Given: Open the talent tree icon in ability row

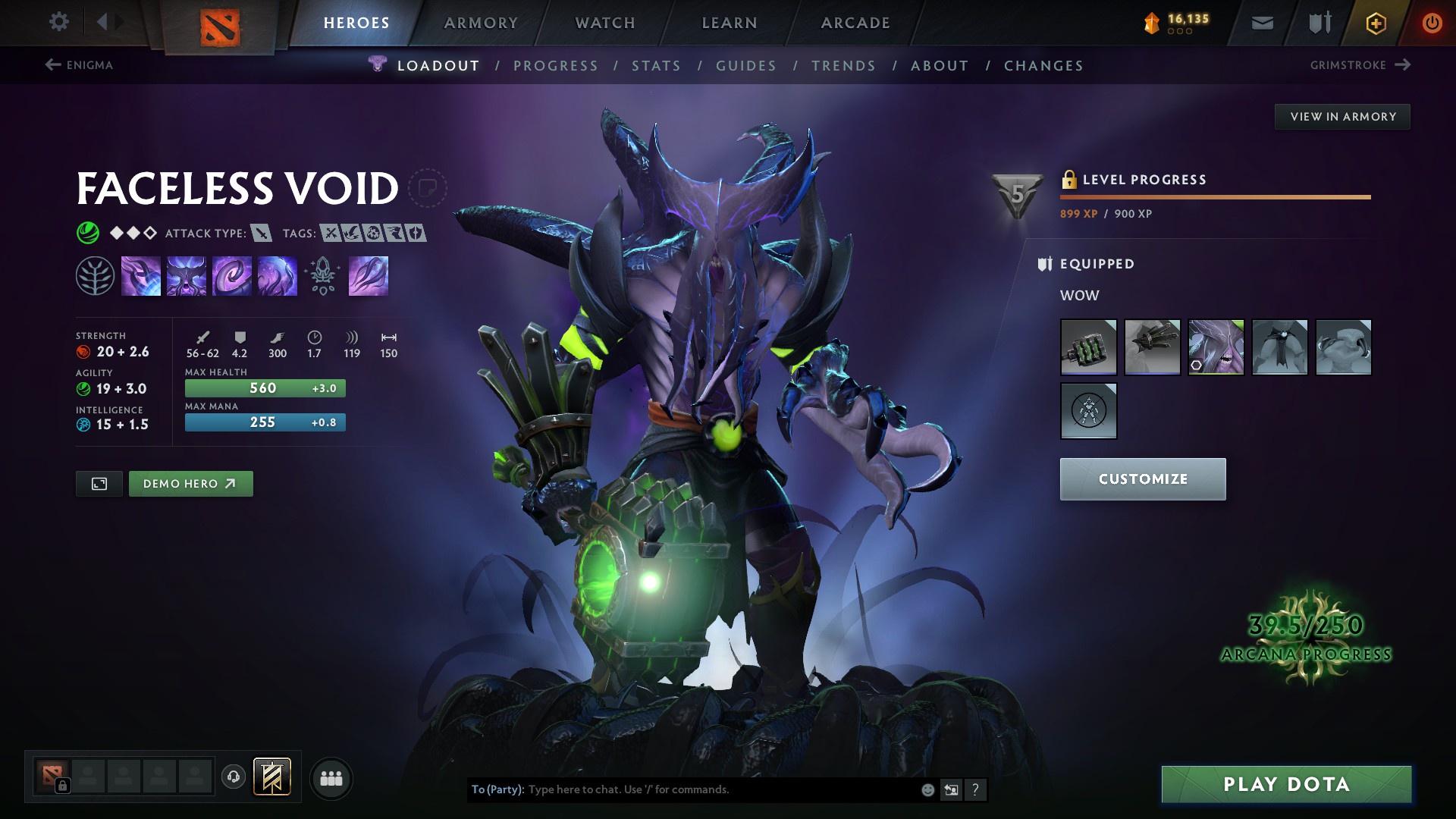Looking at the screenshot, I should point(322,275).
